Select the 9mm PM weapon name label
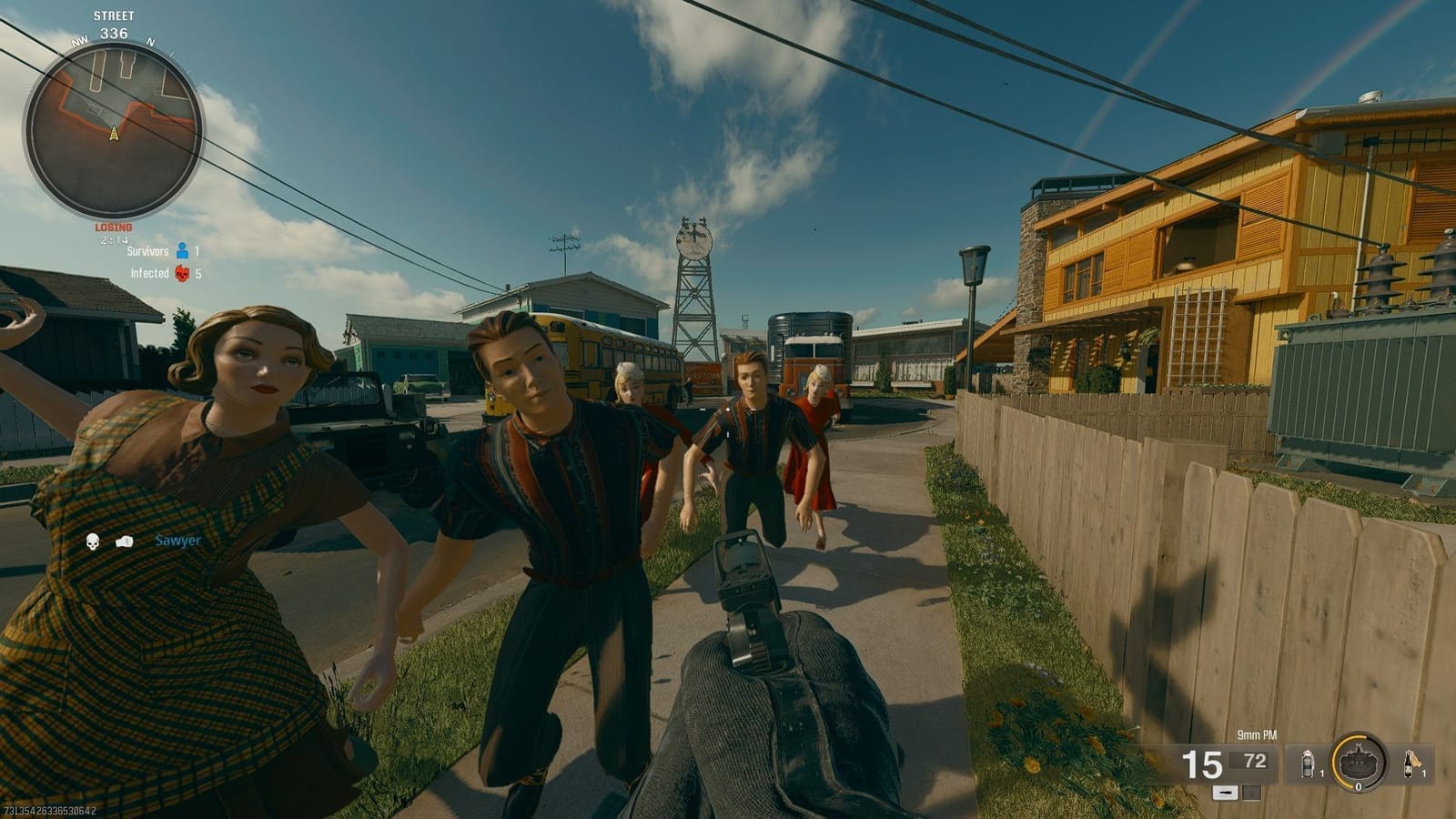 click(x=1258, y=735)
